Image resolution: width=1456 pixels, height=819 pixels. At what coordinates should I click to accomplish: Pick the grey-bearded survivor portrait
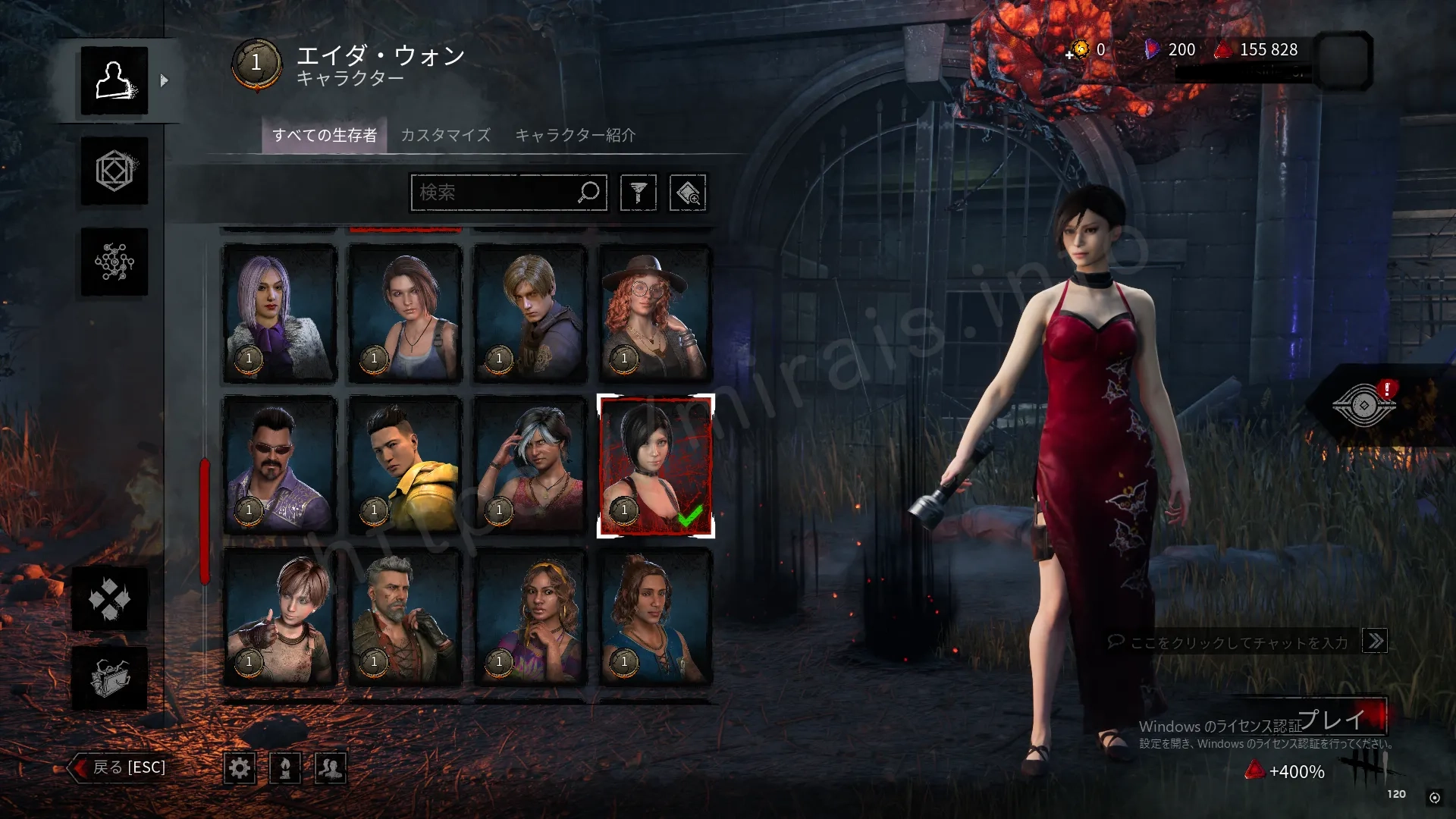click(x=405, y=617)
